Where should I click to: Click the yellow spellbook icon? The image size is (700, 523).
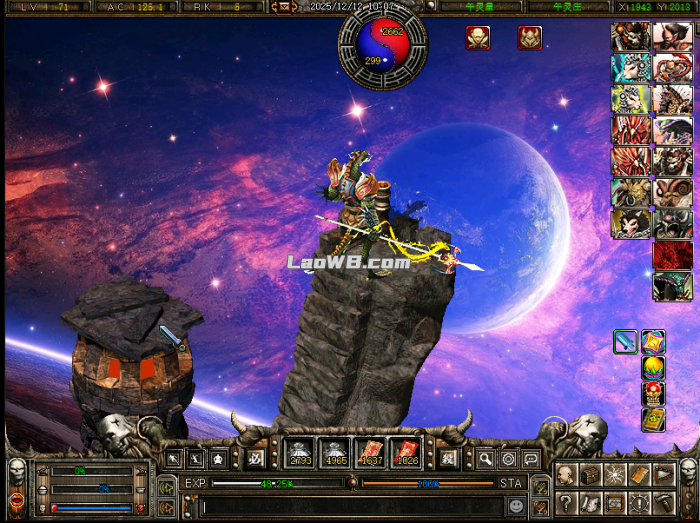click(653, 418)
